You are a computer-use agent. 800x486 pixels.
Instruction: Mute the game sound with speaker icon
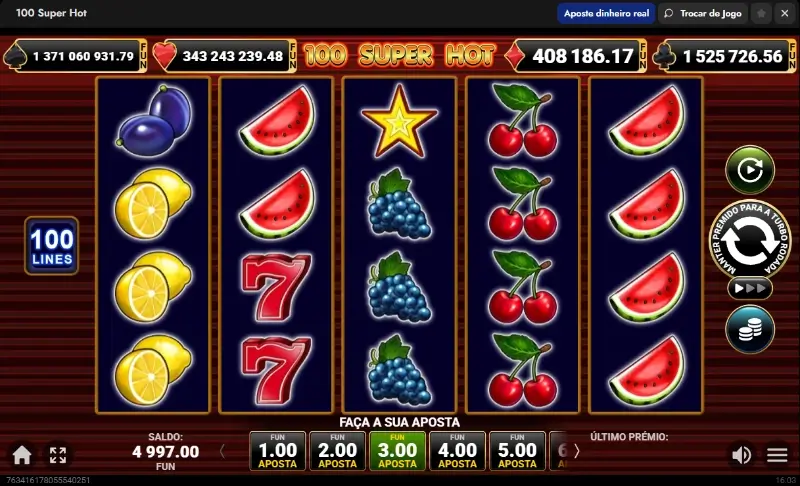(x=741, y=456)
